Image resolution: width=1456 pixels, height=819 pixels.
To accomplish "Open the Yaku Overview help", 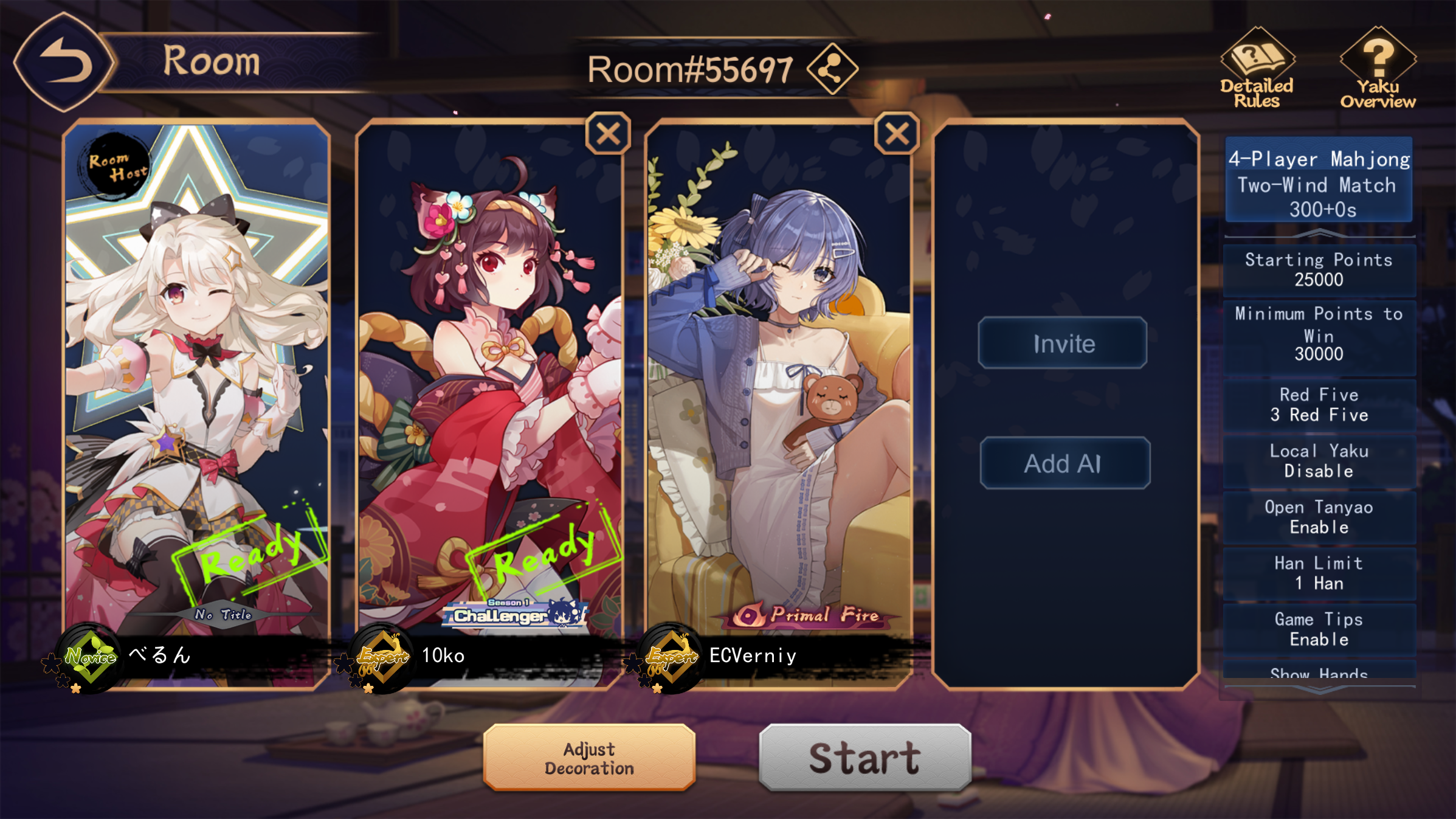I will (x=1378, y=68).
